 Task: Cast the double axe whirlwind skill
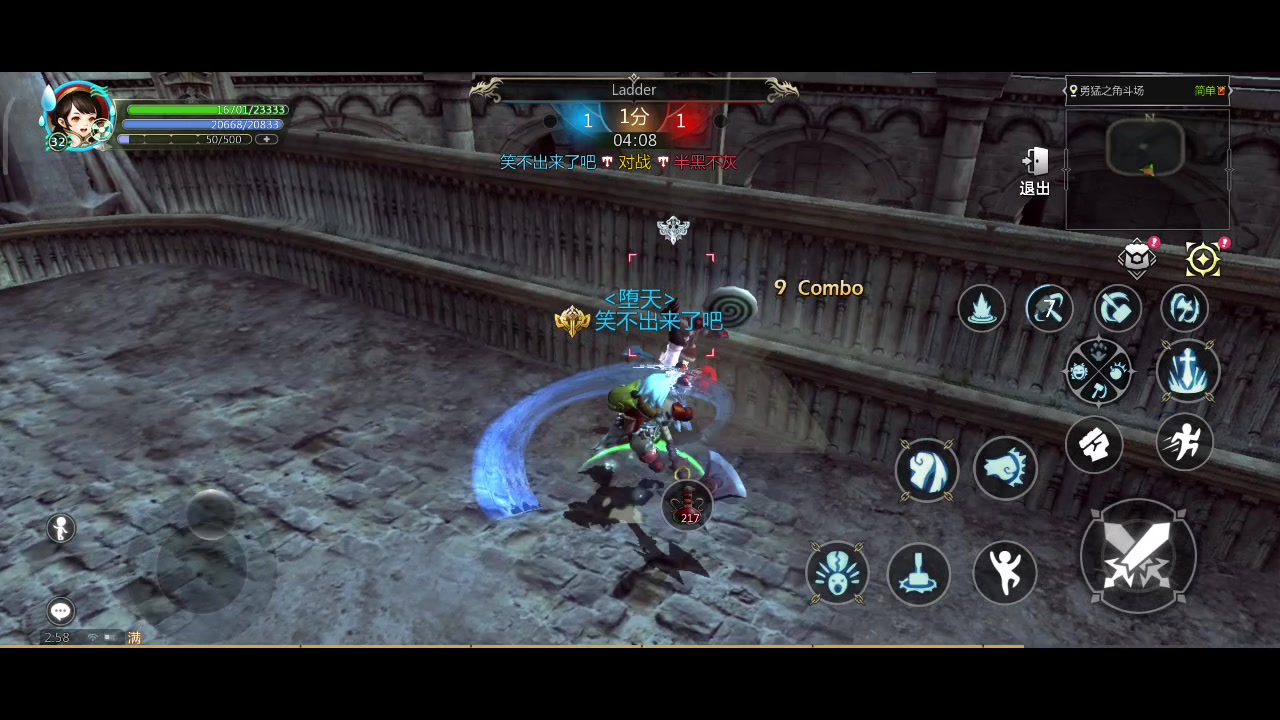pyautogui.click(x=1184, y=308)
